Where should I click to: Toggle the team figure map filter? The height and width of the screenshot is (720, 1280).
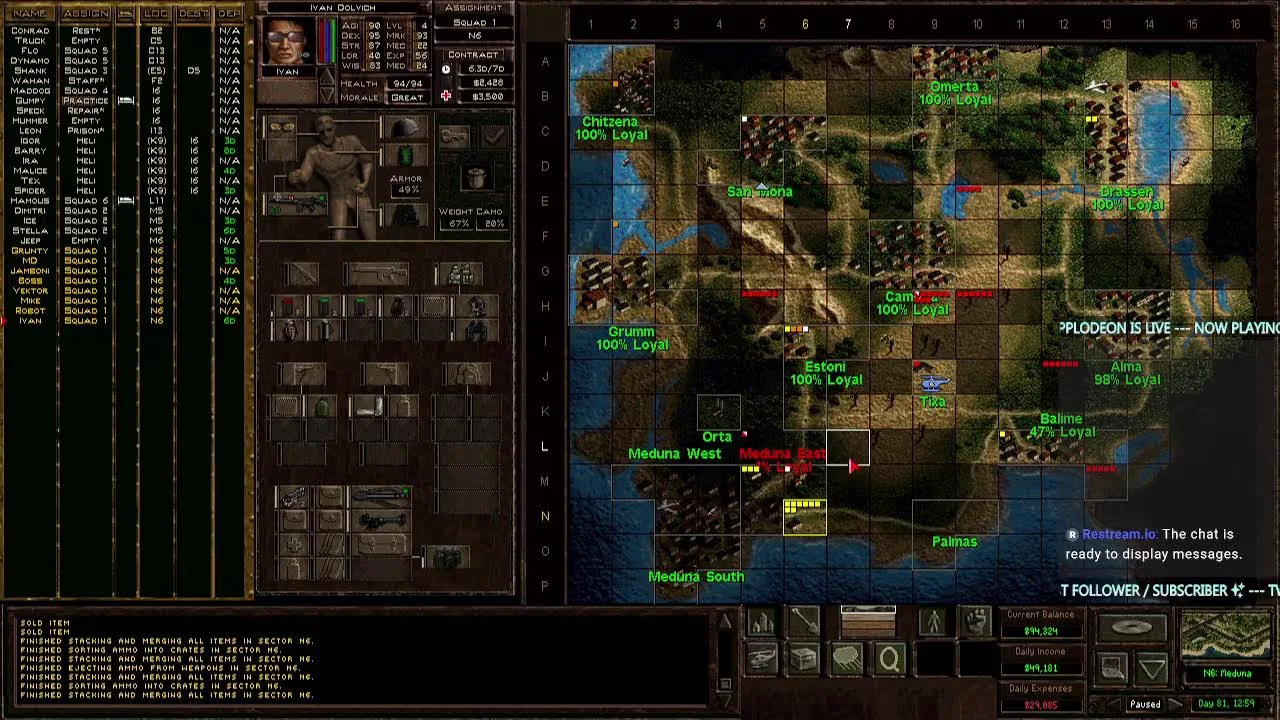(x=933, y=622)
